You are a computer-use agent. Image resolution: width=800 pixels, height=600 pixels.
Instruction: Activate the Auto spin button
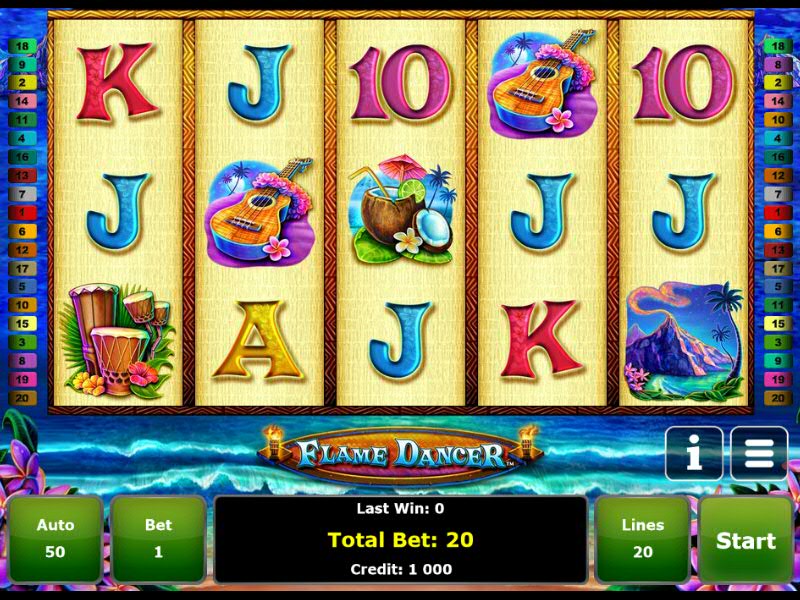[56, 539]
